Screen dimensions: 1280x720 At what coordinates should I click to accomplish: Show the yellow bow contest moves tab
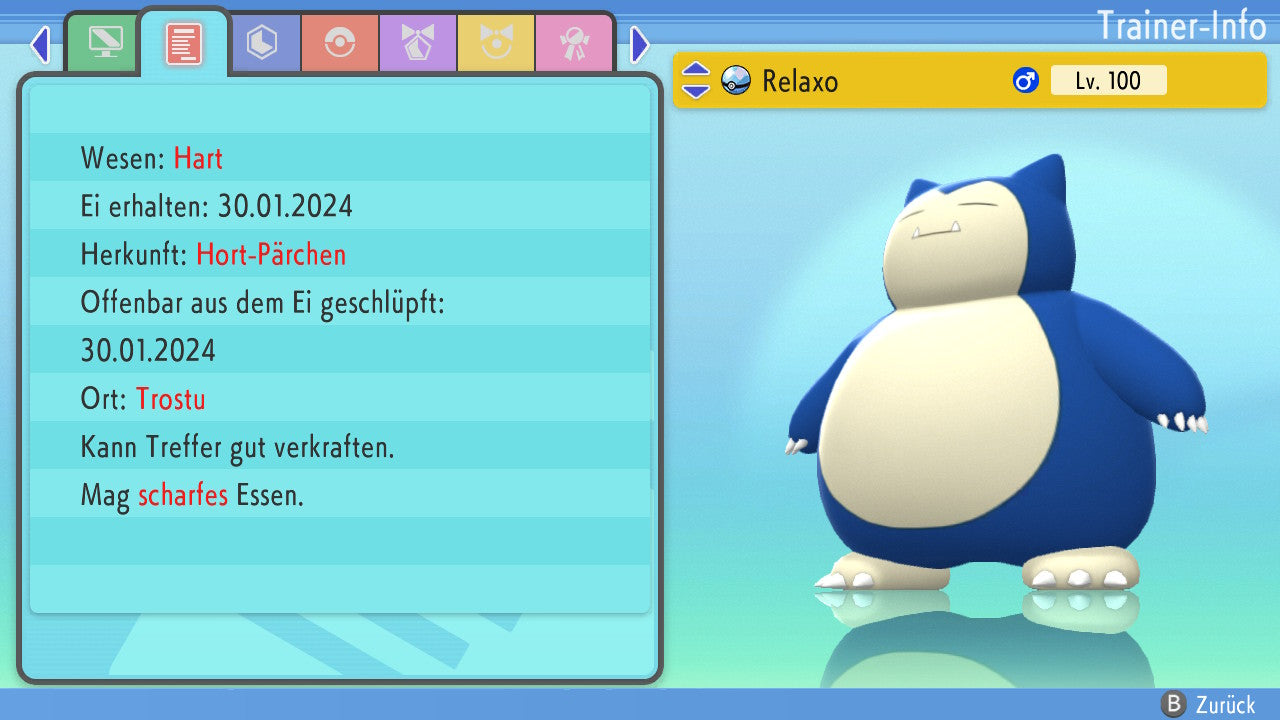(x=496, y=44)
